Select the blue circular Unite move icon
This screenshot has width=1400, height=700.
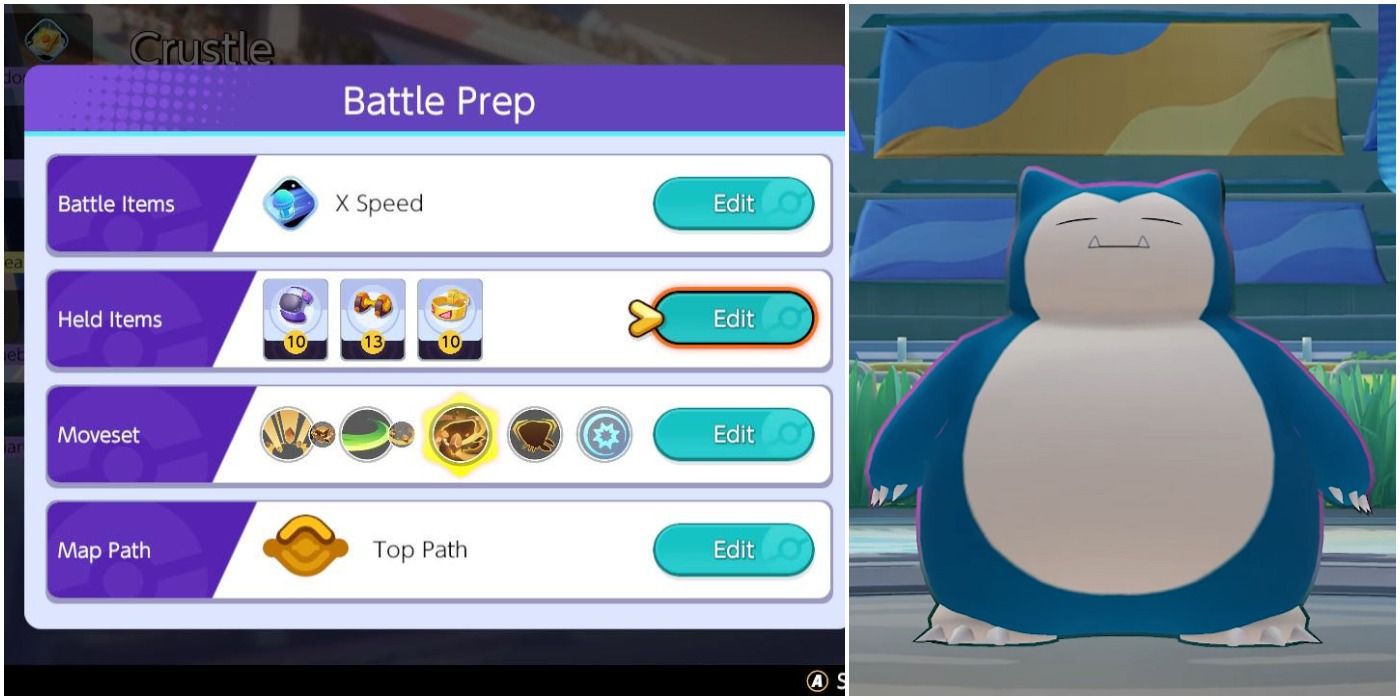(605, 435)
